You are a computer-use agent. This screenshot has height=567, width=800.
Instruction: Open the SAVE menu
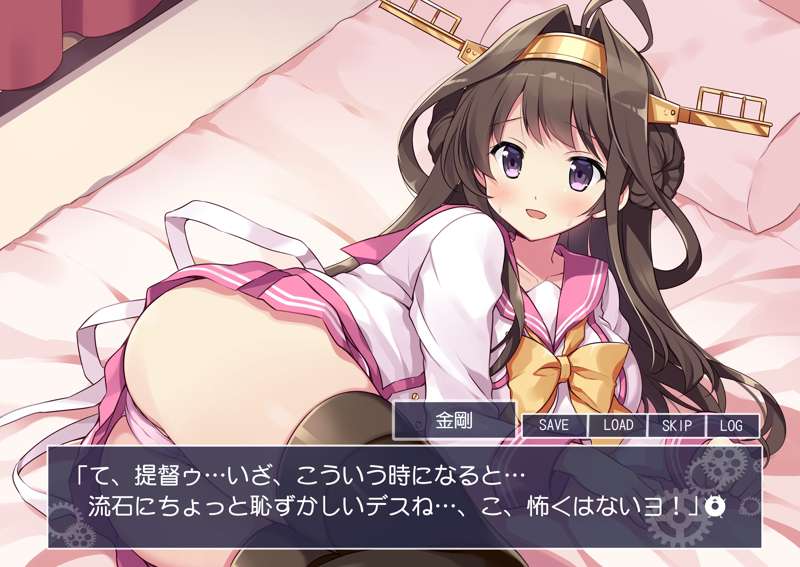click(x=553, y=425)
